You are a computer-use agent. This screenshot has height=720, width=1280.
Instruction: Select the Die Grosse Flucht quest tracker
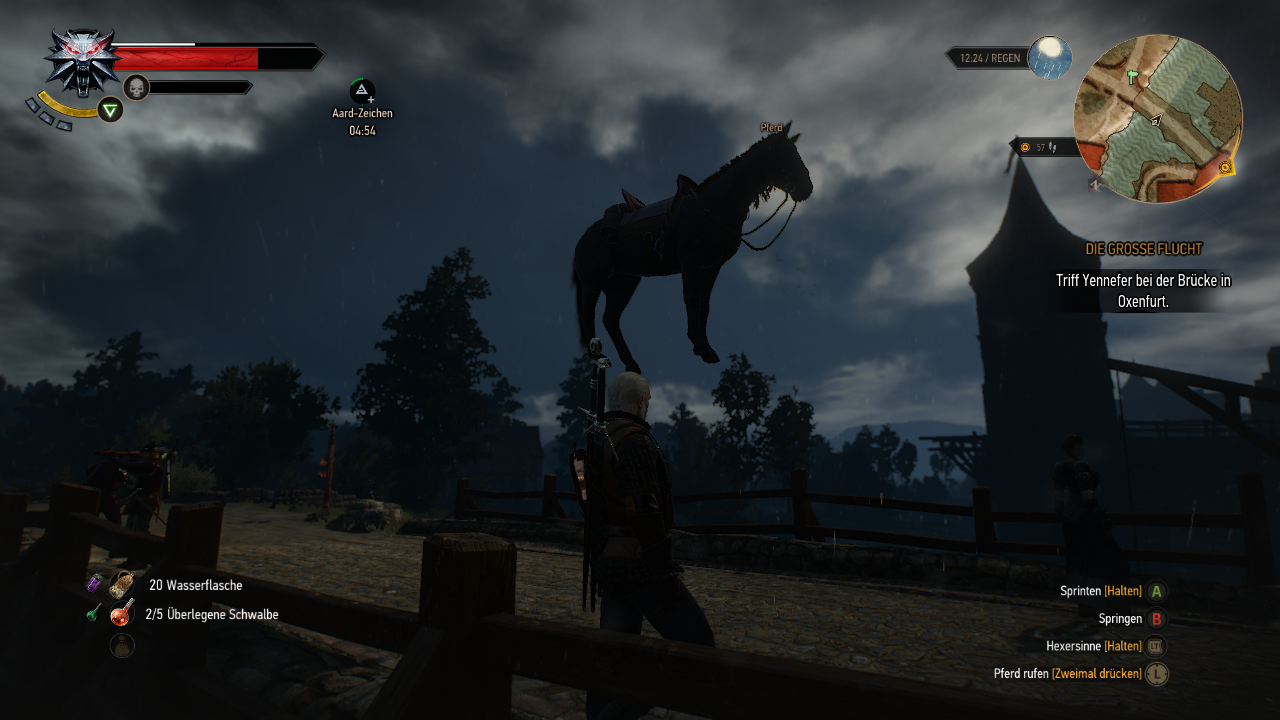pyautogui.click(x=1143, y=248)
